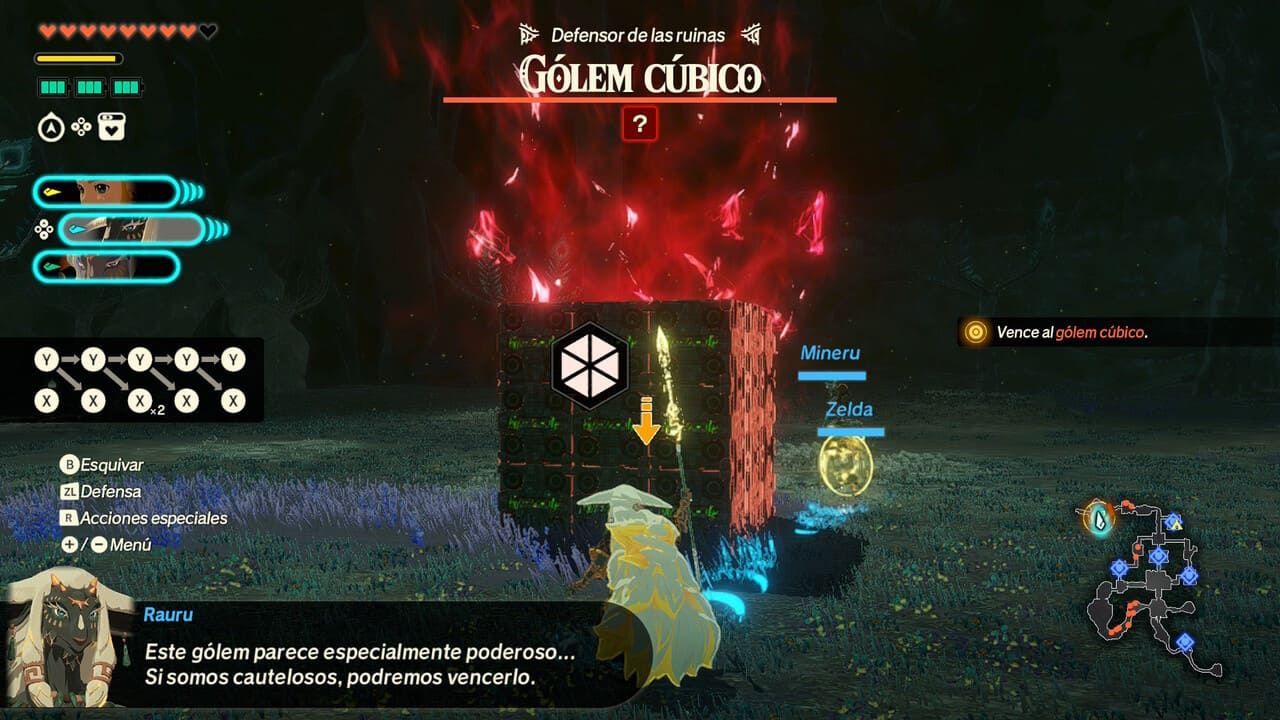Select Zelda's ally marker
The image size is (1280, 720).
[x=848, y=410]
